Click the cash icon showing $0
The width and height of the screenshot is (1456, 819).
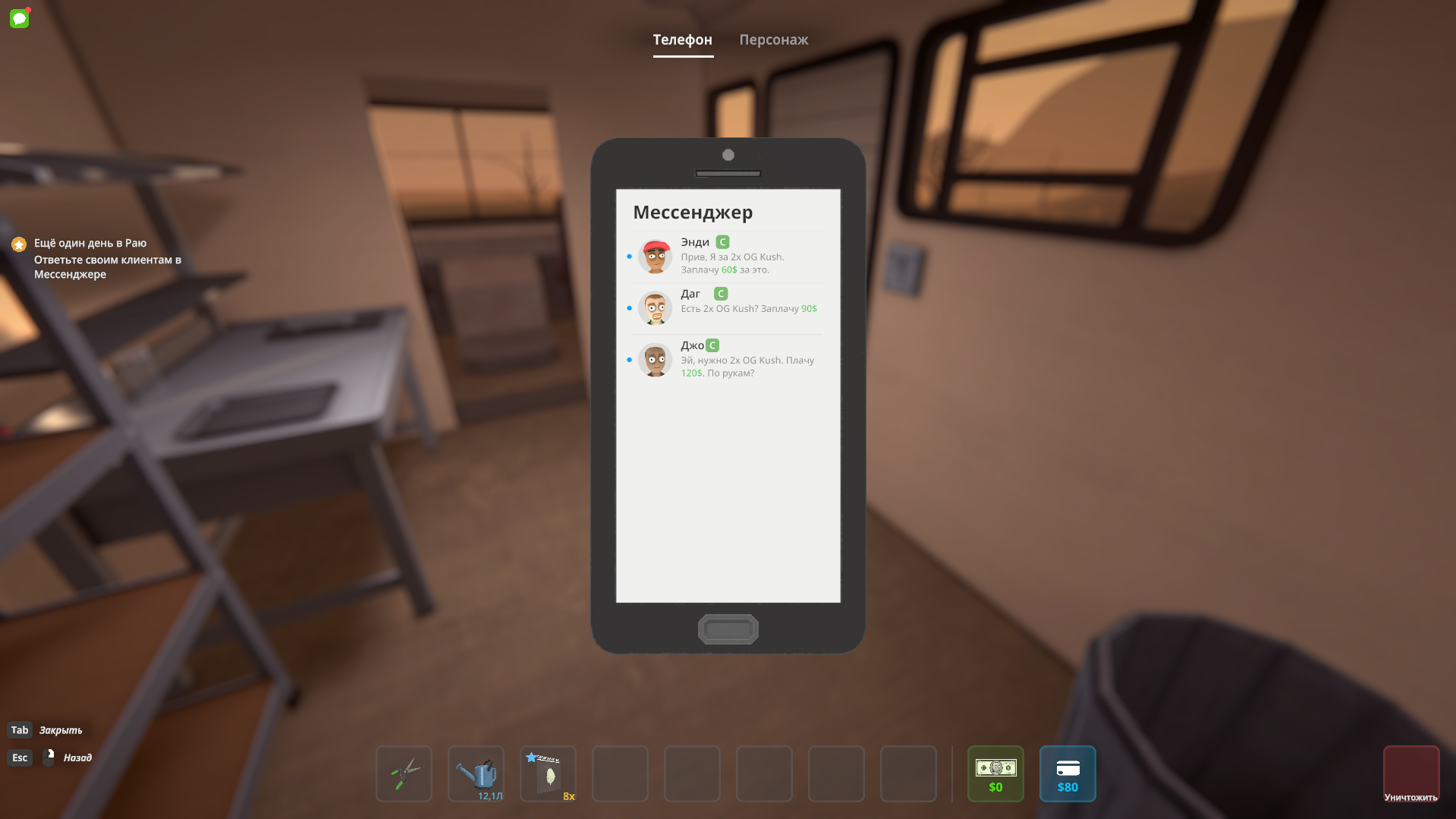pos(995,773)
